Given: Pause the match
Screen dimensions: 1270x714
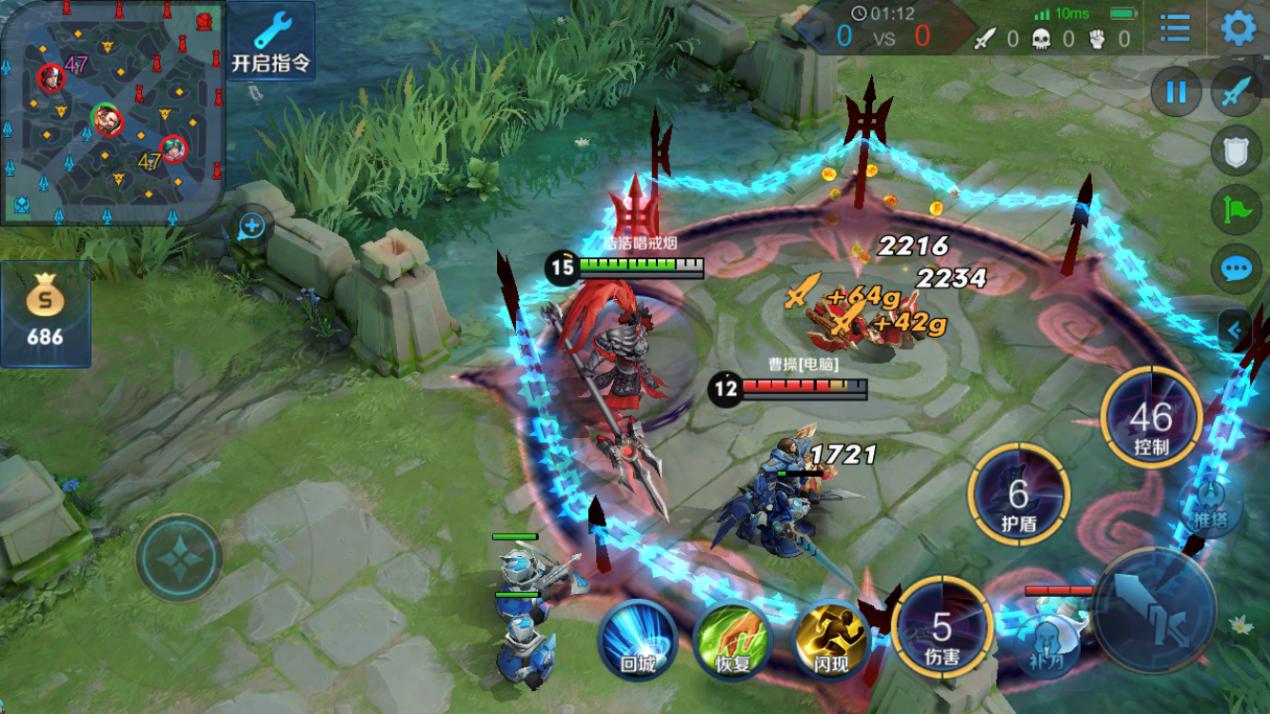Looking at the screenshot, I should 1176,93.
